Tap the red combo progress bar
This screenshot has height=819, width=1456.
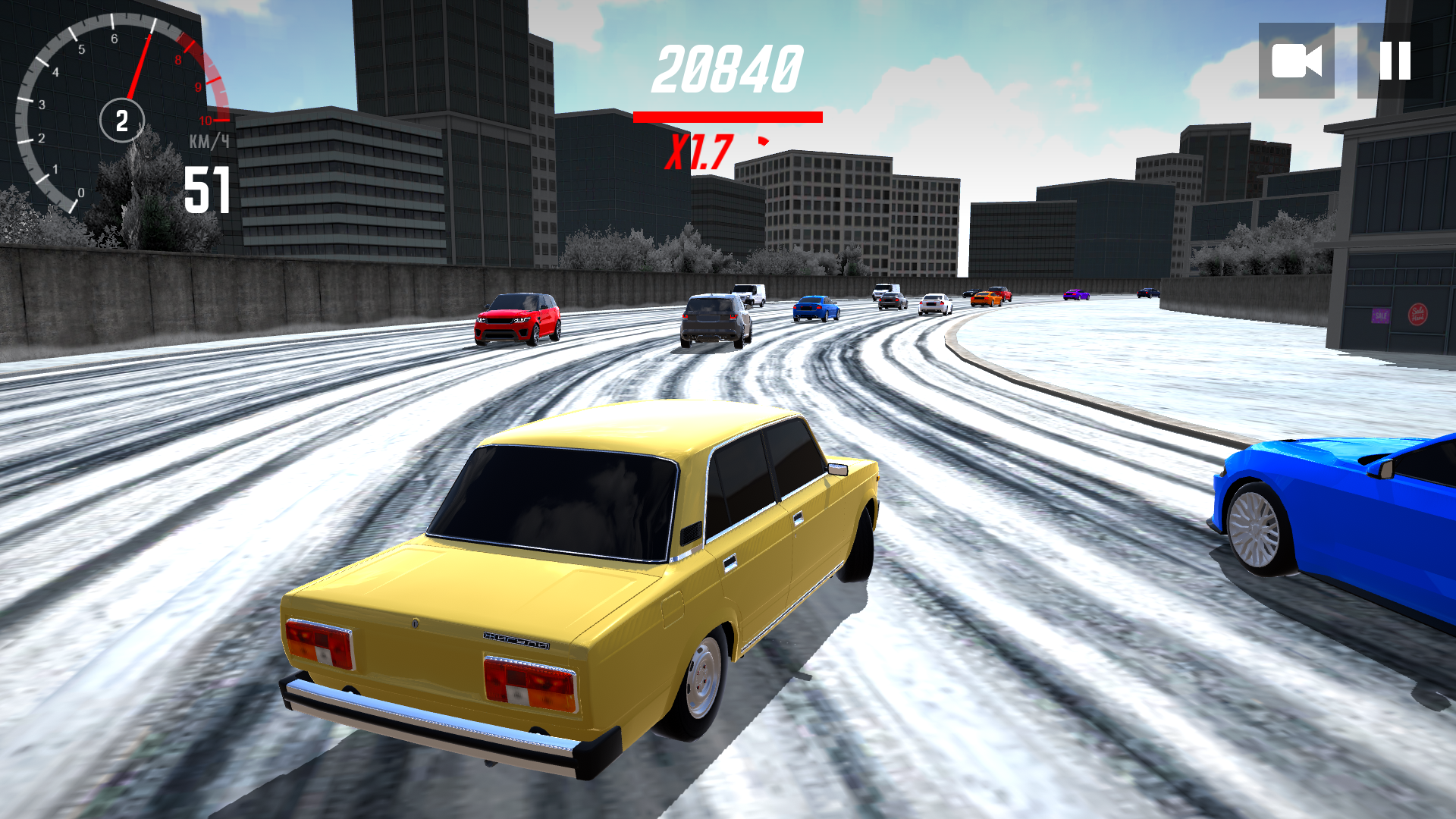coord(728,117)
